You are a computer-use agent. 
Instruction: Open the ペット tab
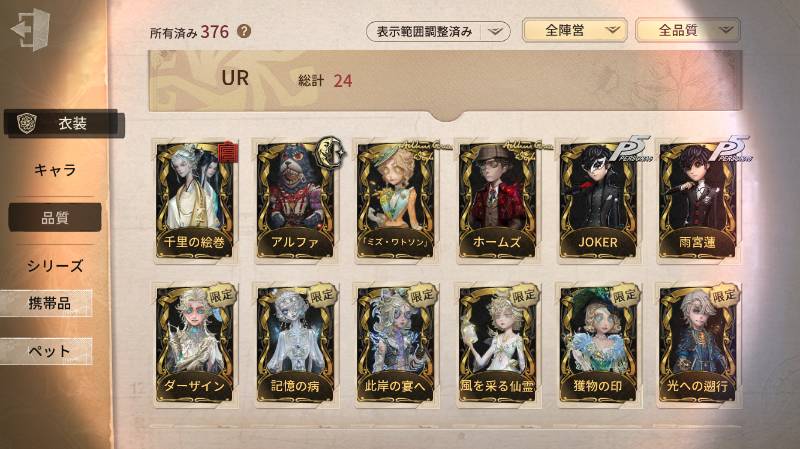pyautogui.click(x=48, y=351)
